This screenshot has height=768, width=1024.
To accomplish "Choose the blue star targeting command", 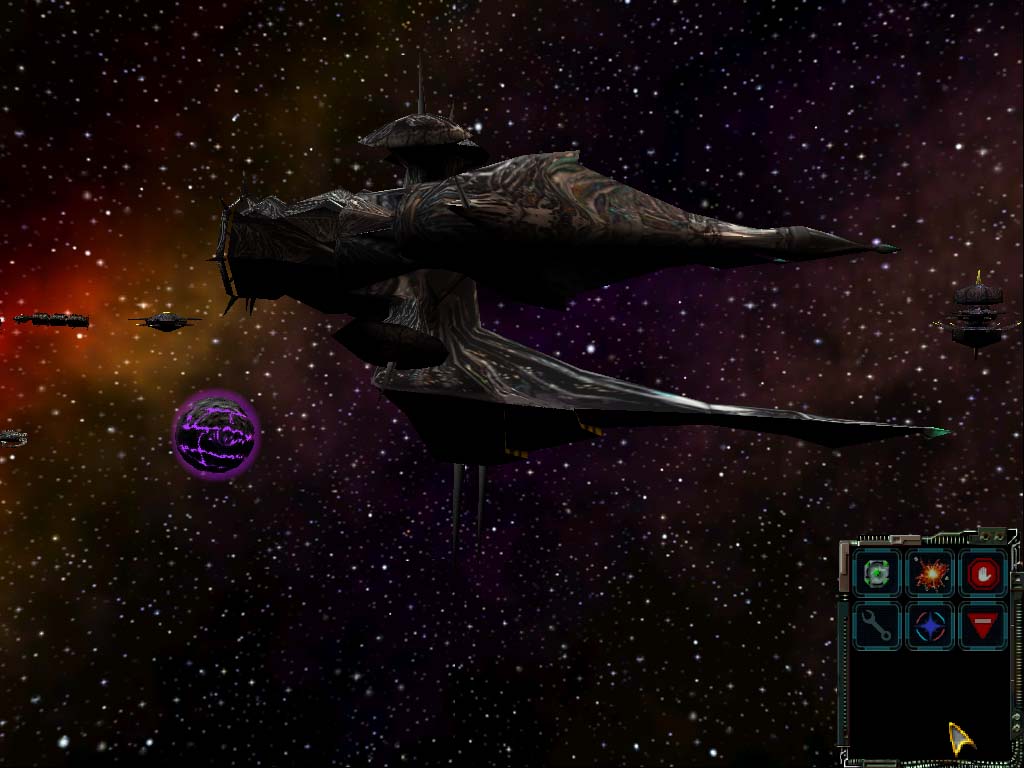I will (931, 627).
